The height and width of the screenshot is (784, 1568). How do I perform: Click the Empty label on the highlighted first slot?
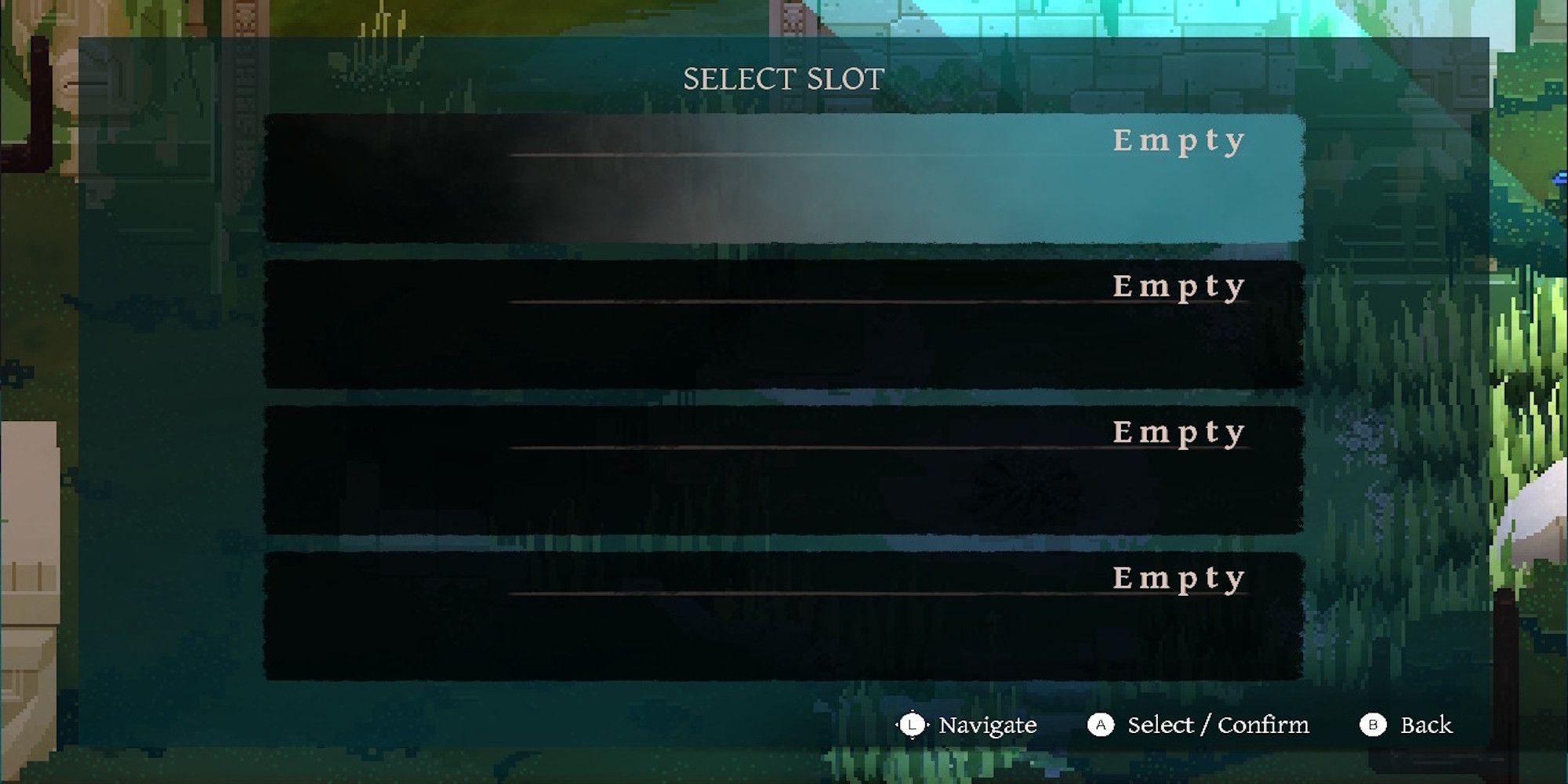pos(1179,141)
